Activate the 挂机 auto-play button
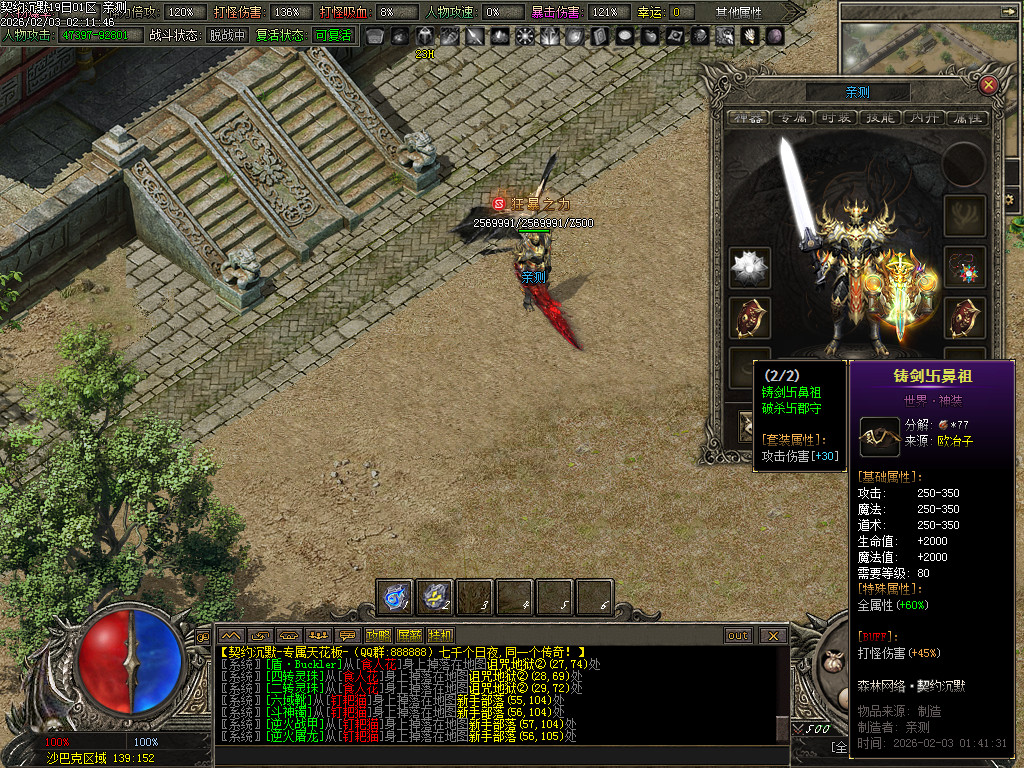Image resolution: width=1024 pixels, height=768 pixels. pos(440,635)
